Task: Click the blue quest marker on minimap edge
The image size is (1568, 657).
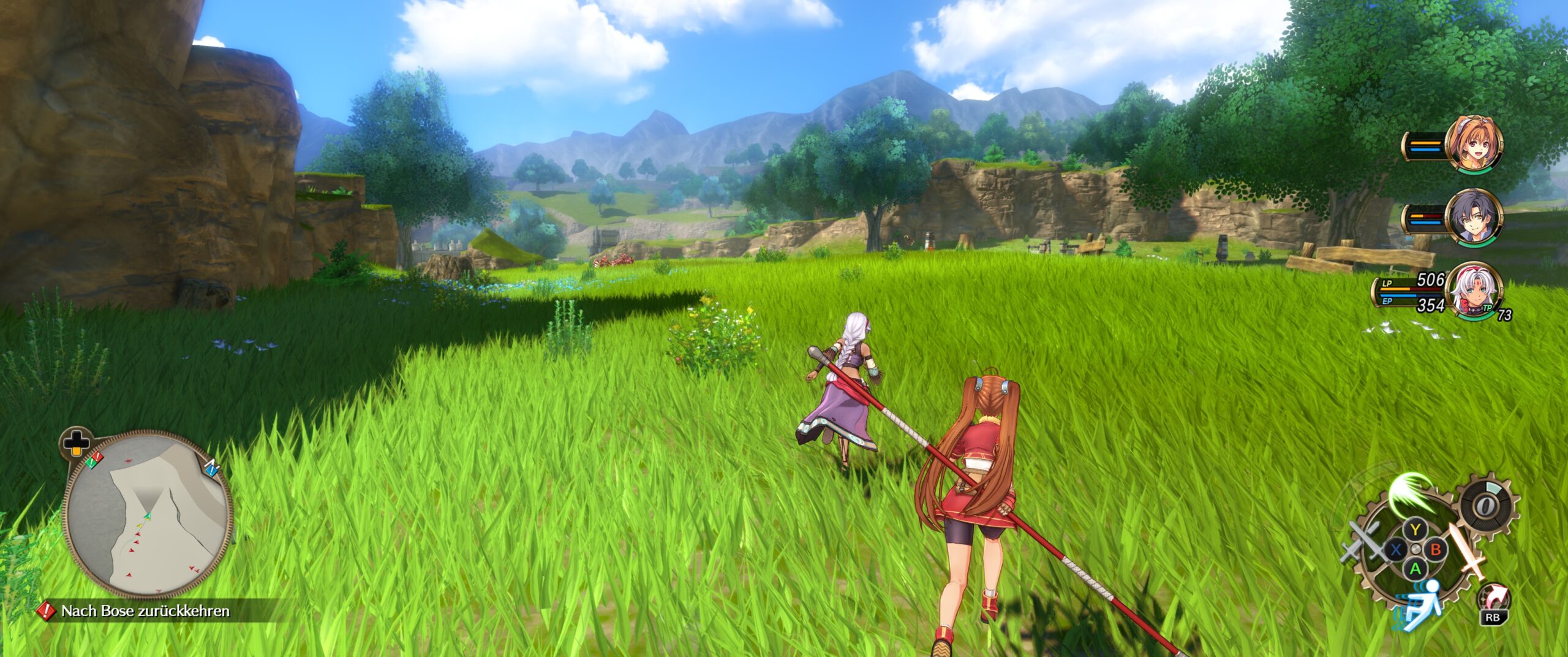Action: 211,469
